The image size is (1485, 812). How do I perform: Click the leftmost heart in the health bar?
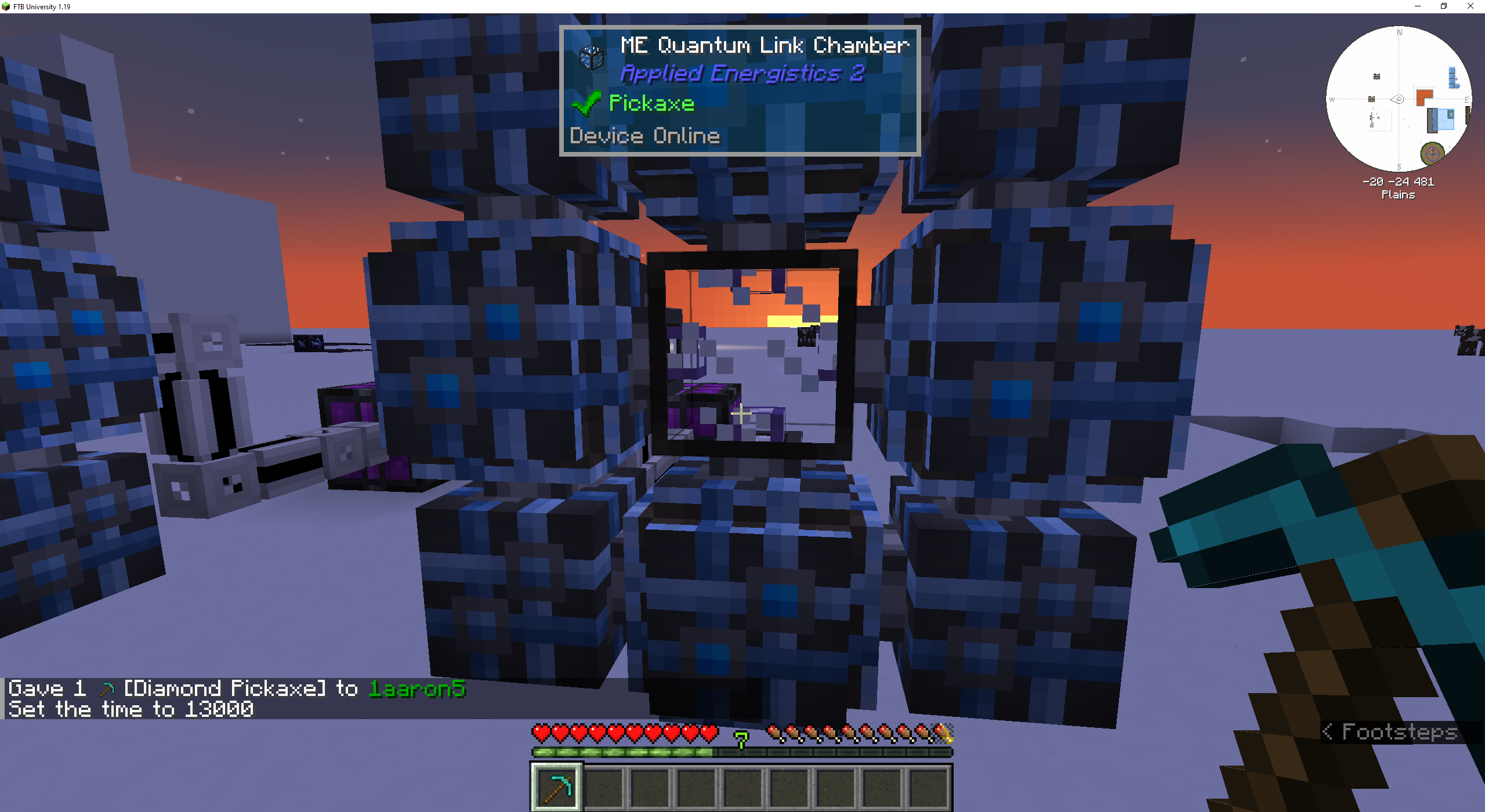pos(540,732)
